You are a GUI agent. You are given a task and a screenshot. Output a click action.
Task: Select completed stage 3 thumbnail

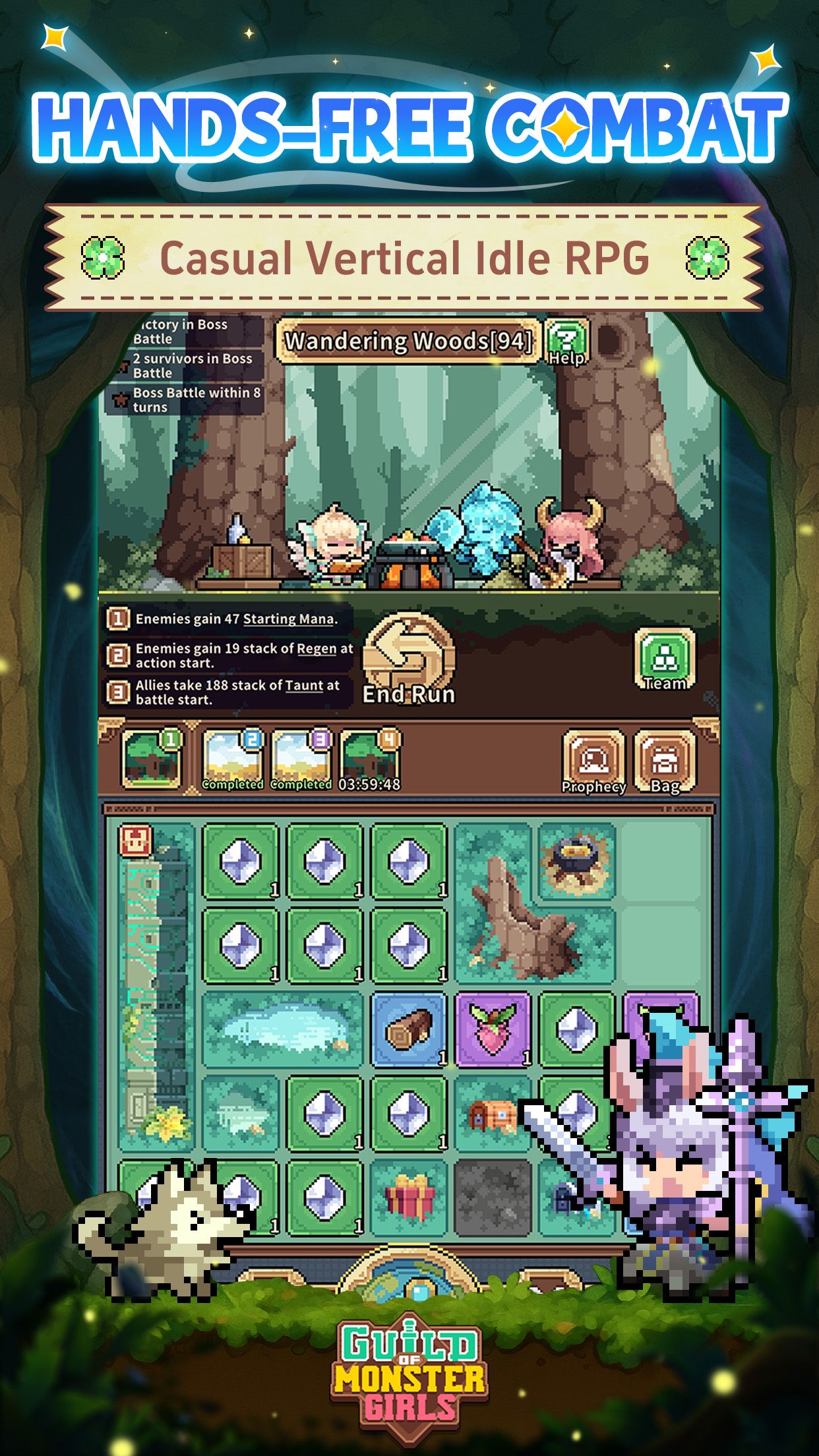(301, 760)
